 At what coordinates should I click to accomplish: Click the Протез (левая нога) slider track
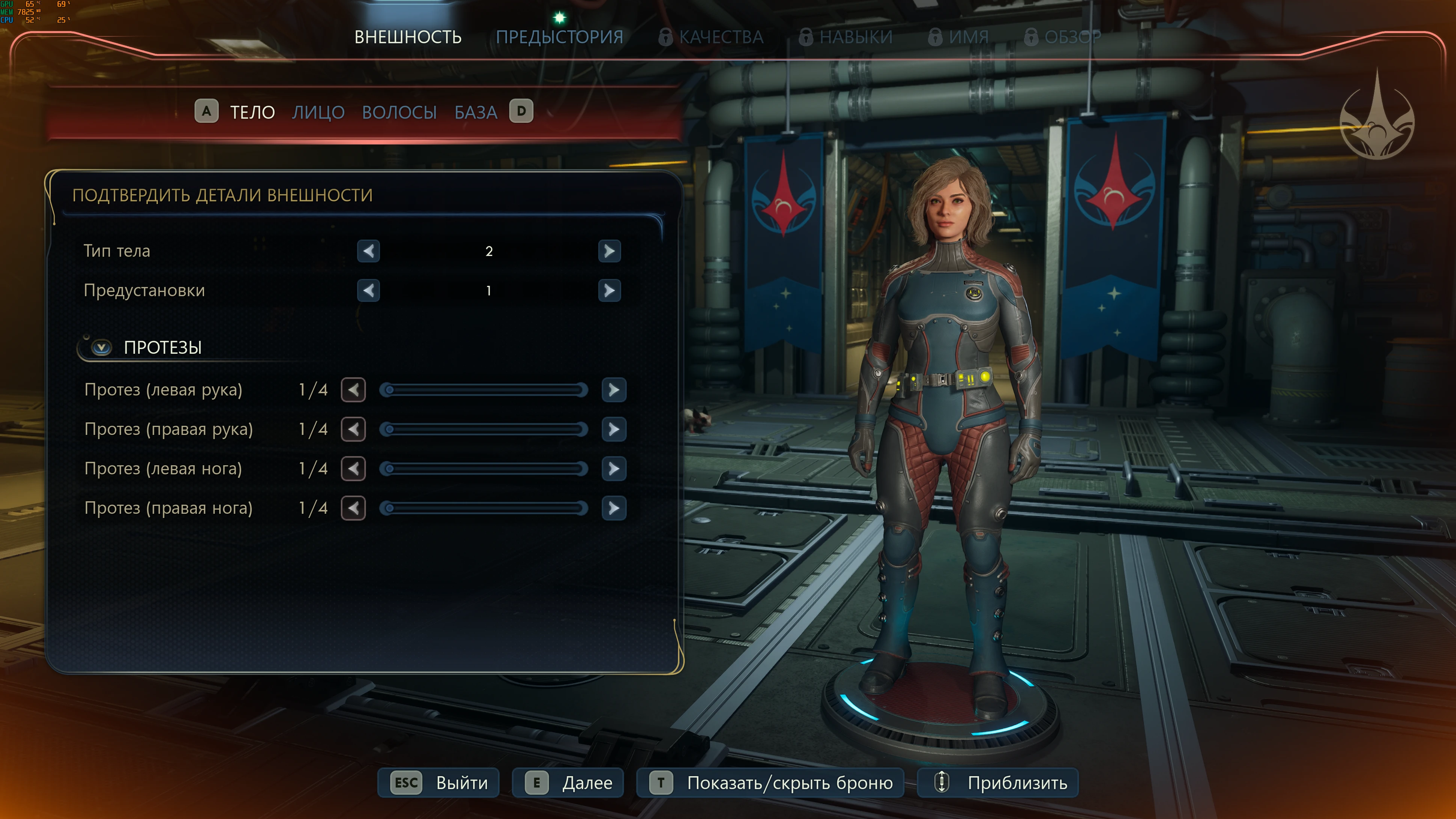pos(484,469)
